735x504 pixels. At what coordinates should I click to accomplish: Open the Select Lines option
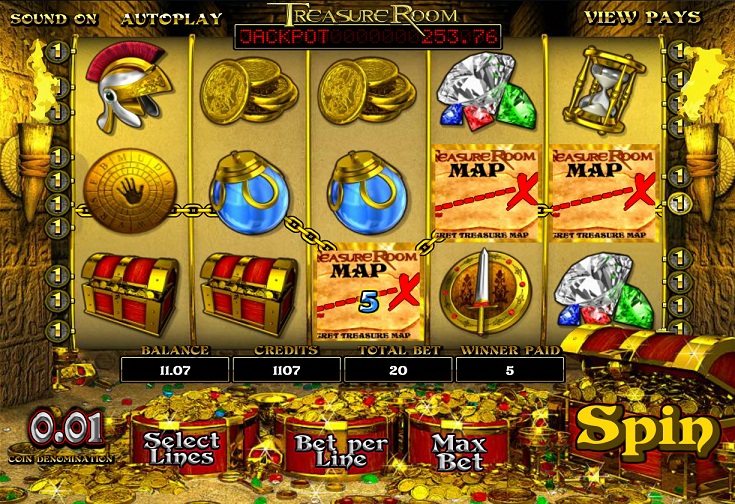(179, 447)
